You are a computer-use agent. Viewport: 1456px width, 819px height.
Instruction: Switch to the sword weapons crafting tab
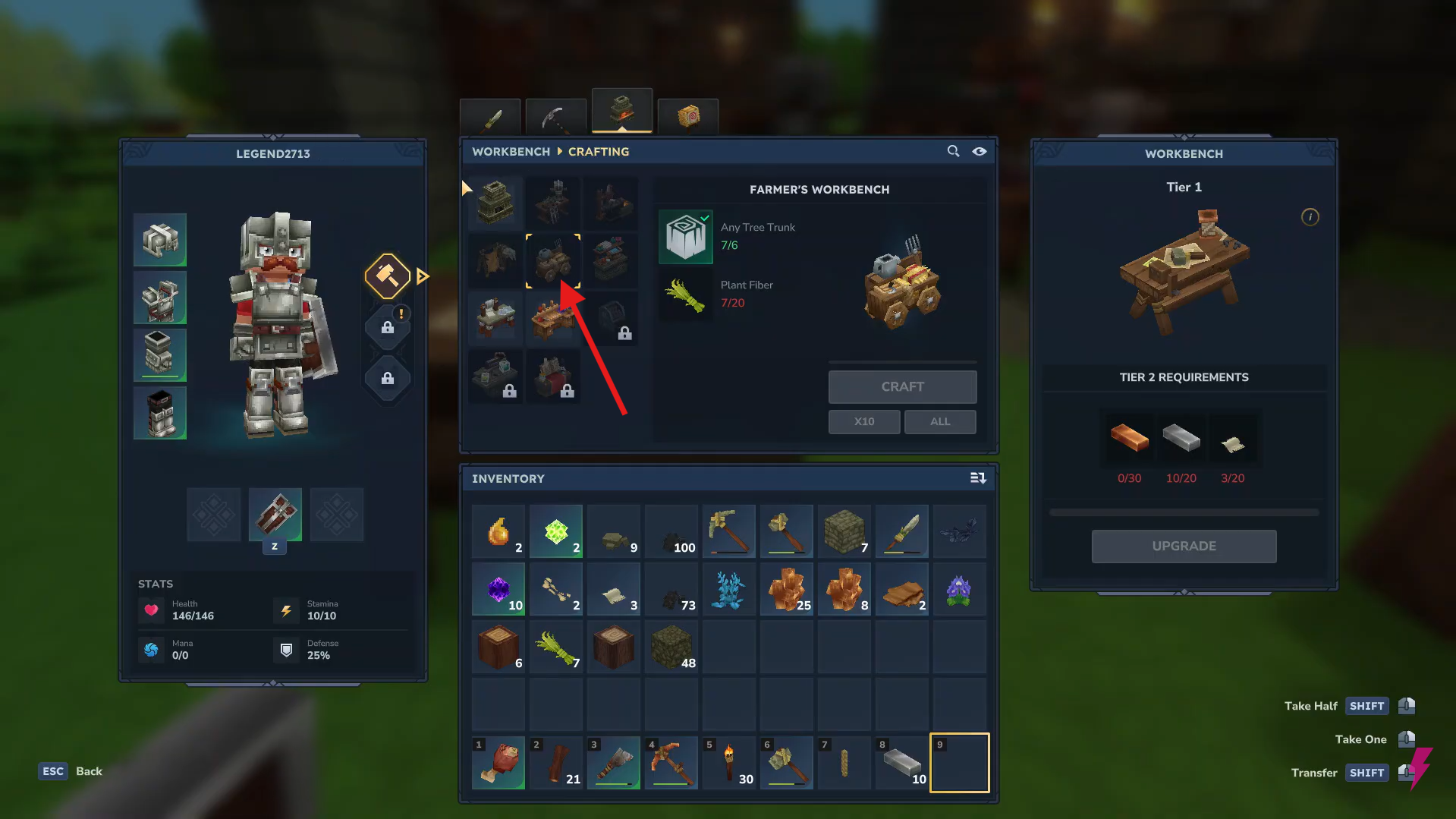pyautogui.click(x=489, y=115)
